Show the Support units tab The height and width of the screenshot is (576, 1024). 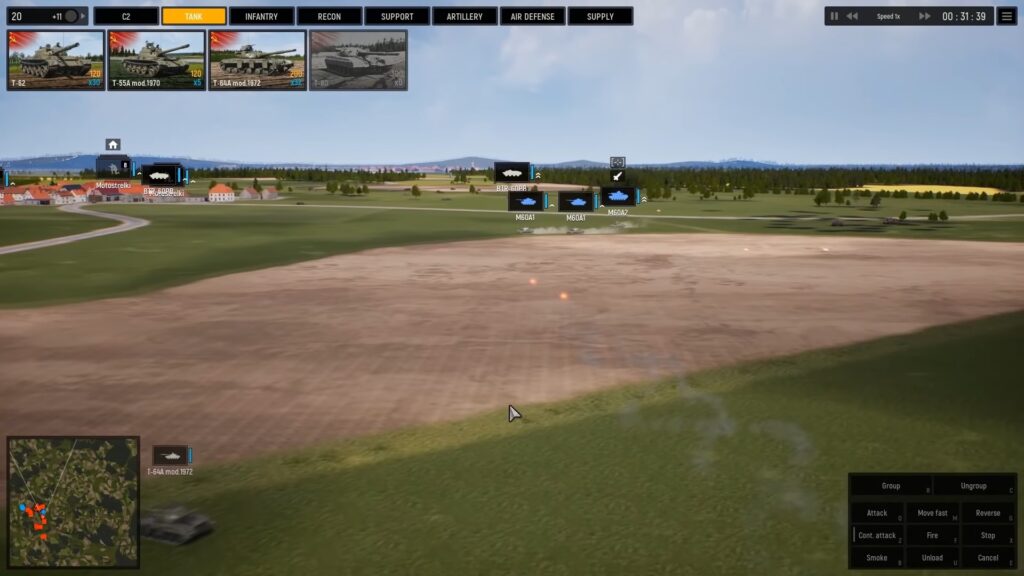coord(397,16)
